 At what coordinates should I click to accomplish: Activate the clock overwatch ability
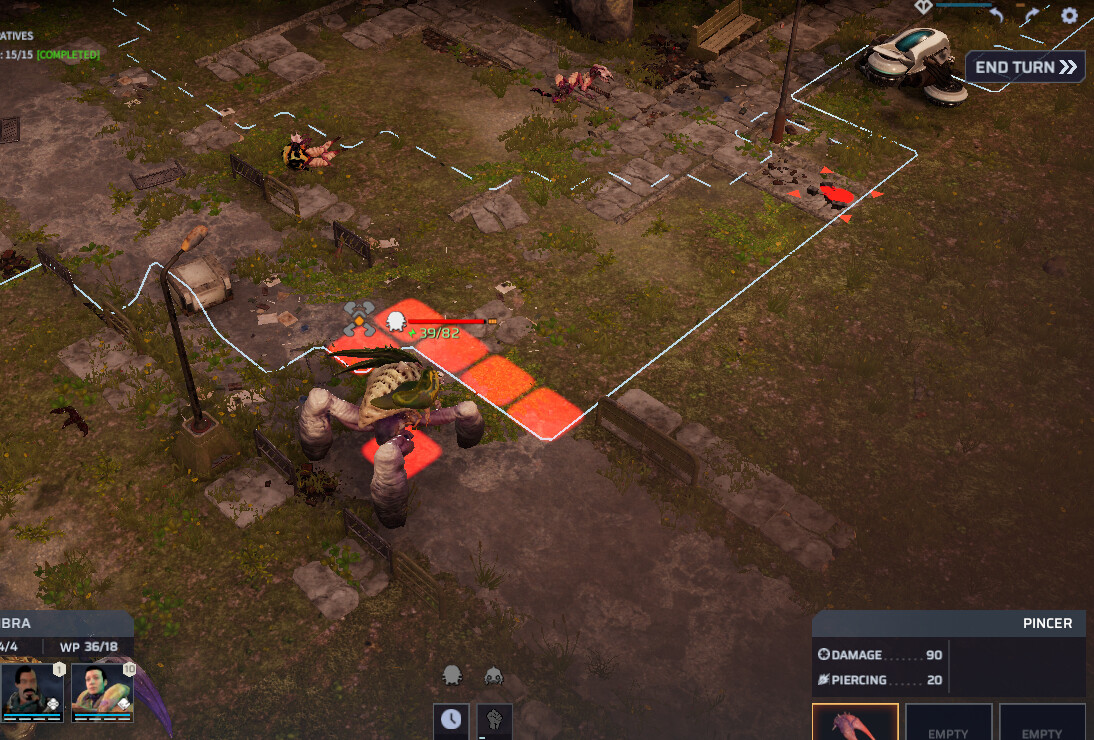451,720
